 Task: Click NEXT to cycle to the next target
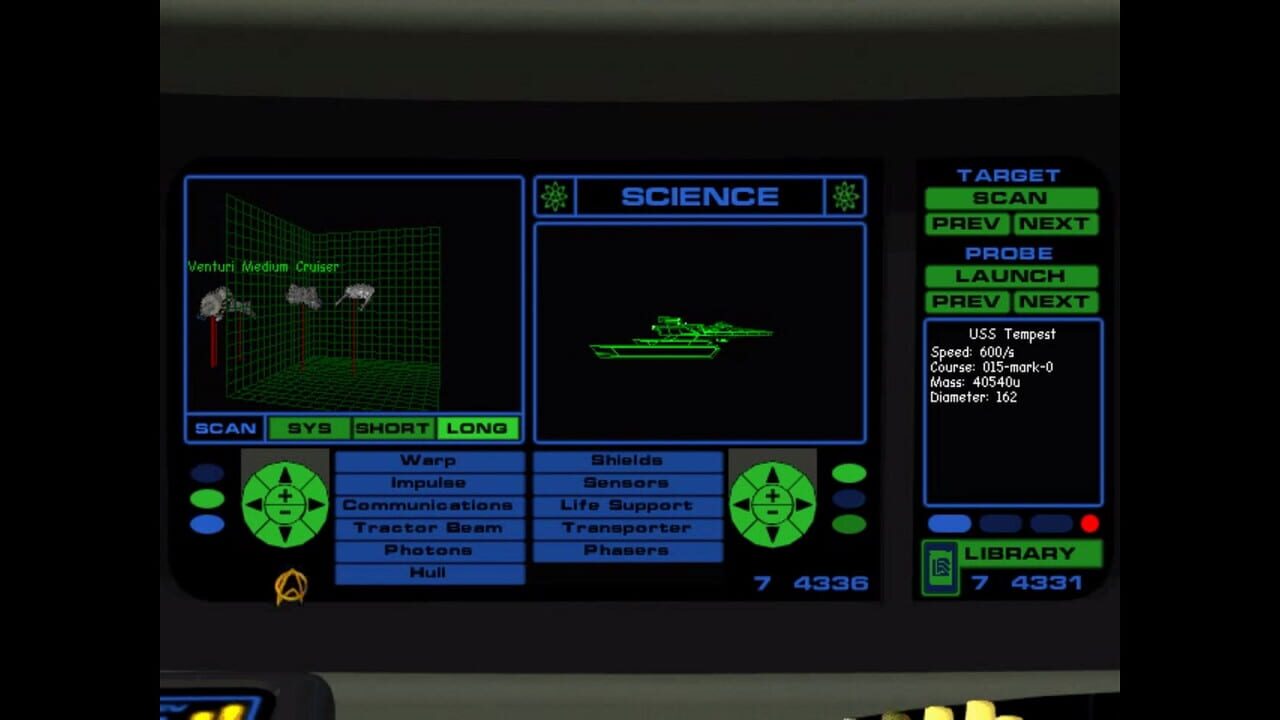pyautogui.click(x=1058, y=224)
